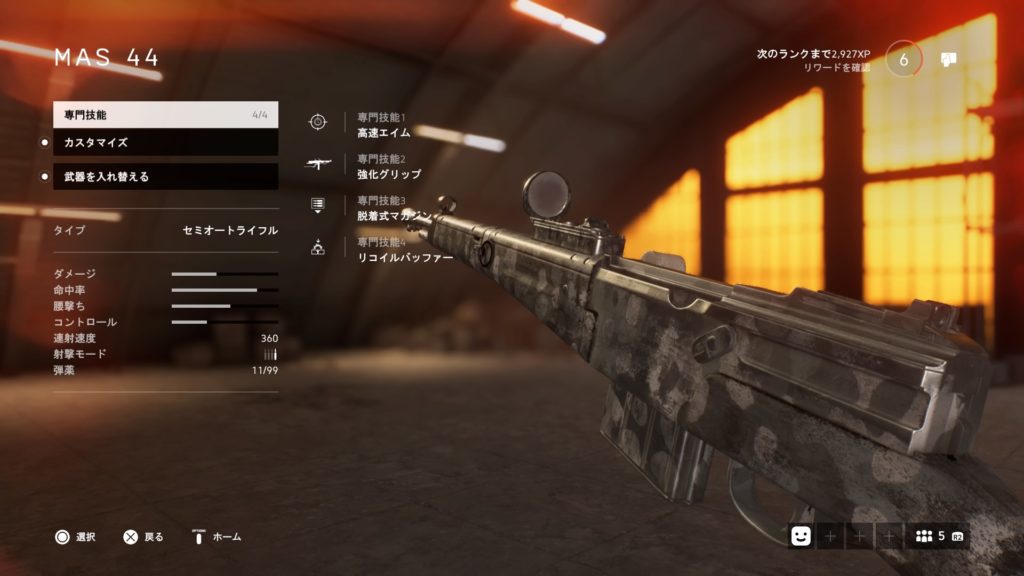Open the rank 6 reward circle
The width and height of the screenshot is (1024, 576).
904,59
